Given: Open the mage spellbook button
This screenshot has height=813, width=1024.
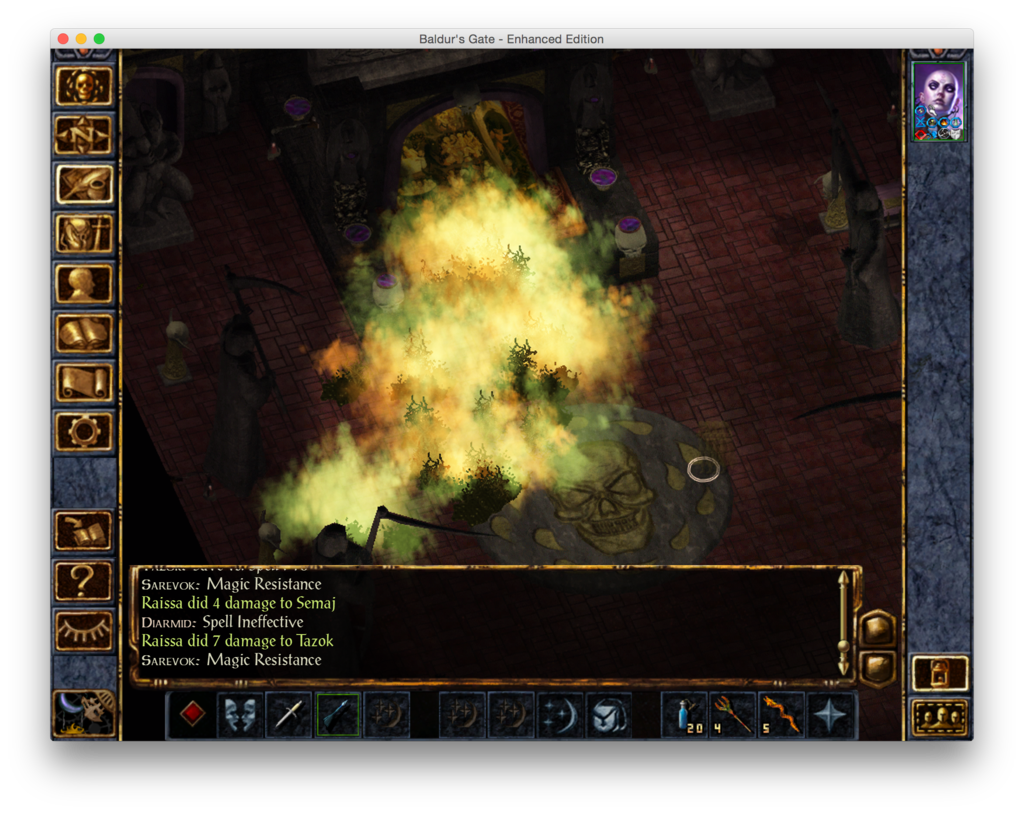Looking at the screenshot, I should pyautogui.click(x=84, y=333).
